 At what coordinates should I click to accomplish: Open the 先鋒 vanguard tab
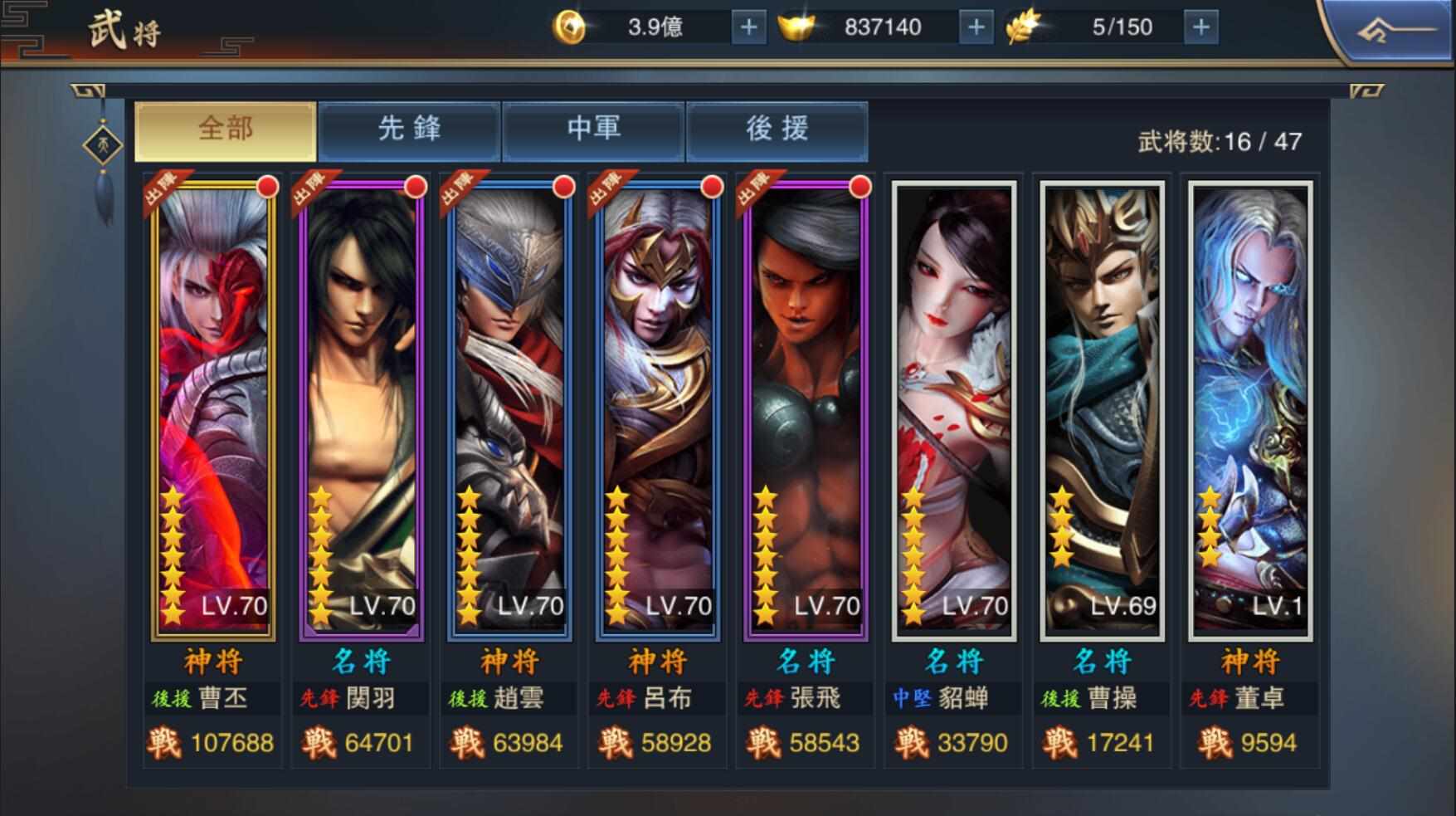(x=410, y=130)
